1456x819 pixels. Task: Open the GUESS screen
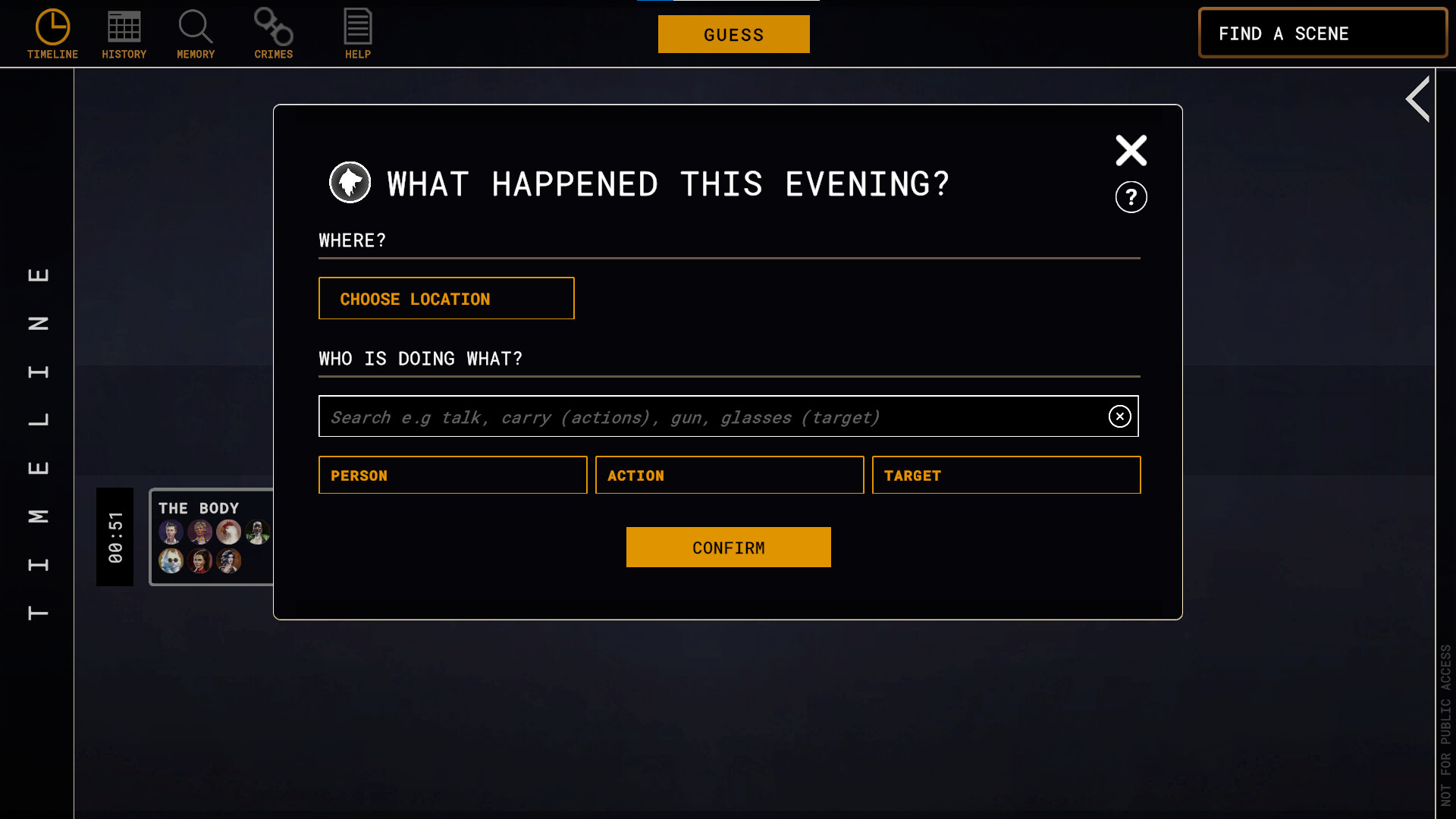click(x=733, y=34)
